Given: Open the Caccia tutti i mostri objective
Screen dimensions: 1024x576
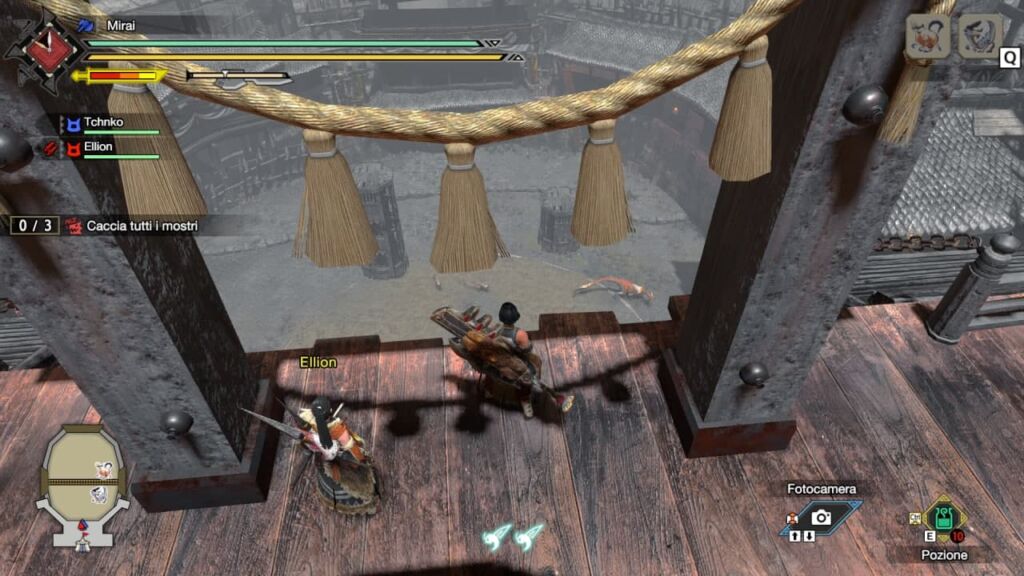Looking at the screenshot, I should click(x=141, y=226).
